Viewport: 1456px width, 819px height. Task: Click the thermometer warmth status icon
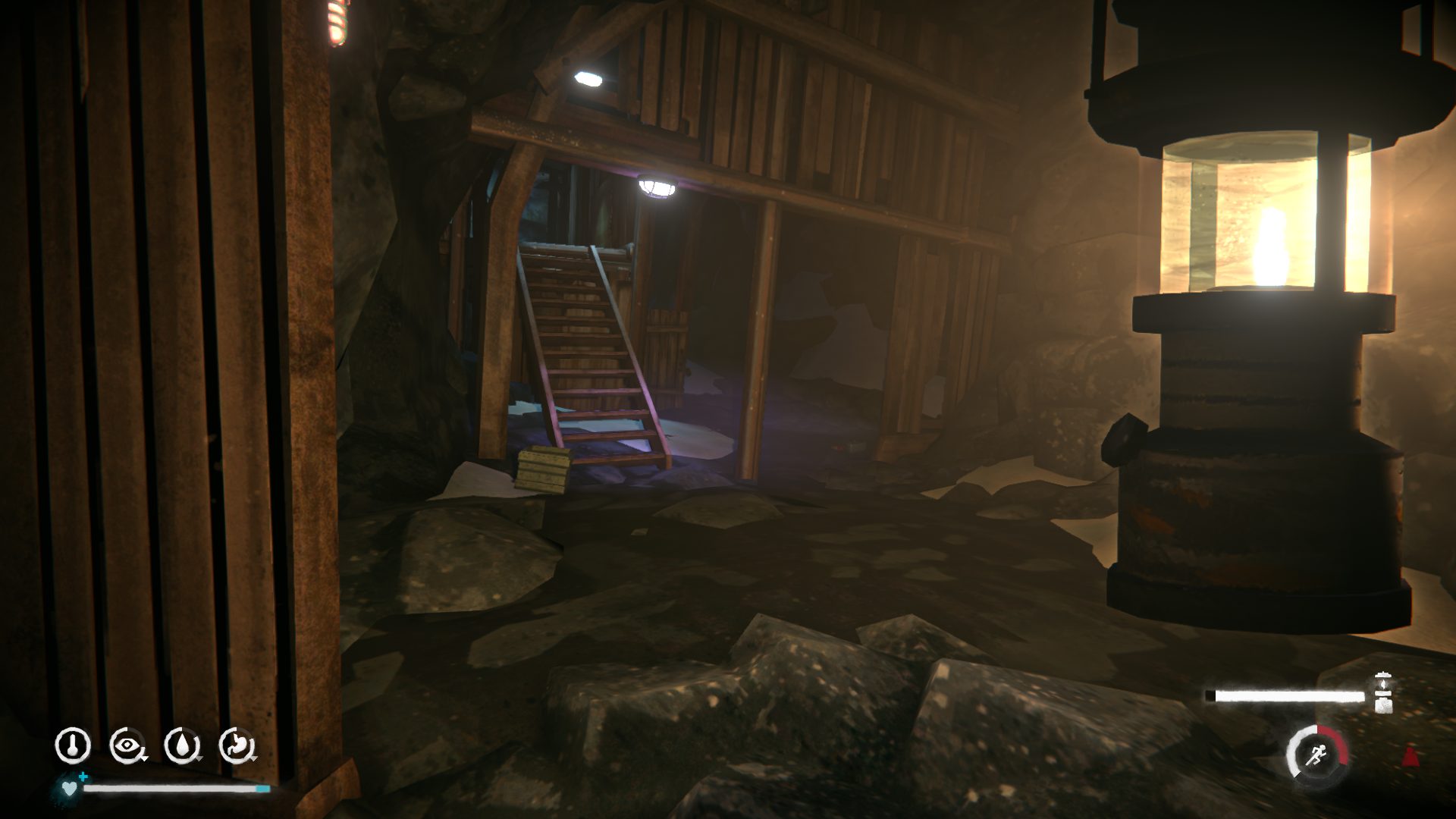tap(73, 745)
